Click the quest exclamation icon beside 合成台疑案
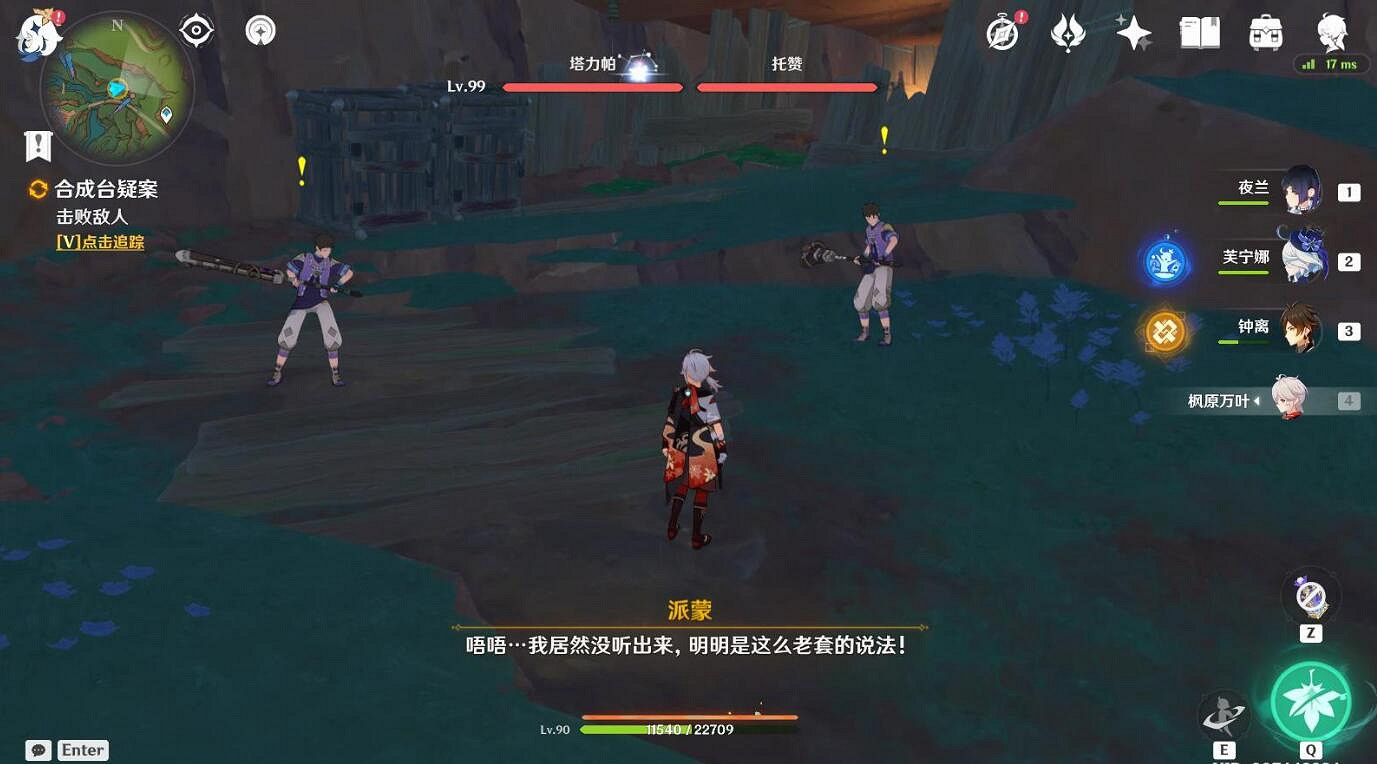 37,146
